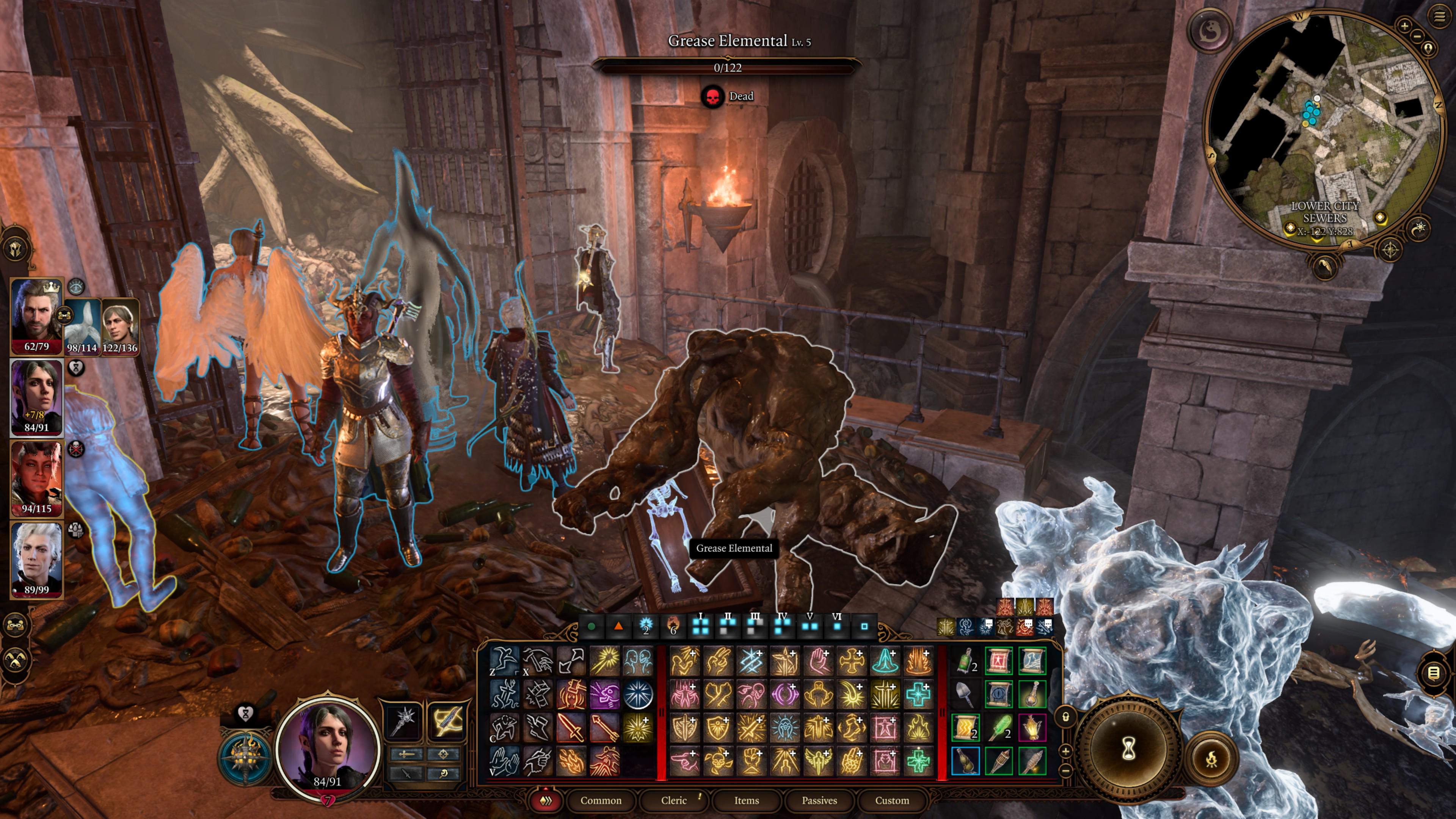Select the green potion bottle slot
This screenshot has width=1456, height=819.
tap(965, 660)
